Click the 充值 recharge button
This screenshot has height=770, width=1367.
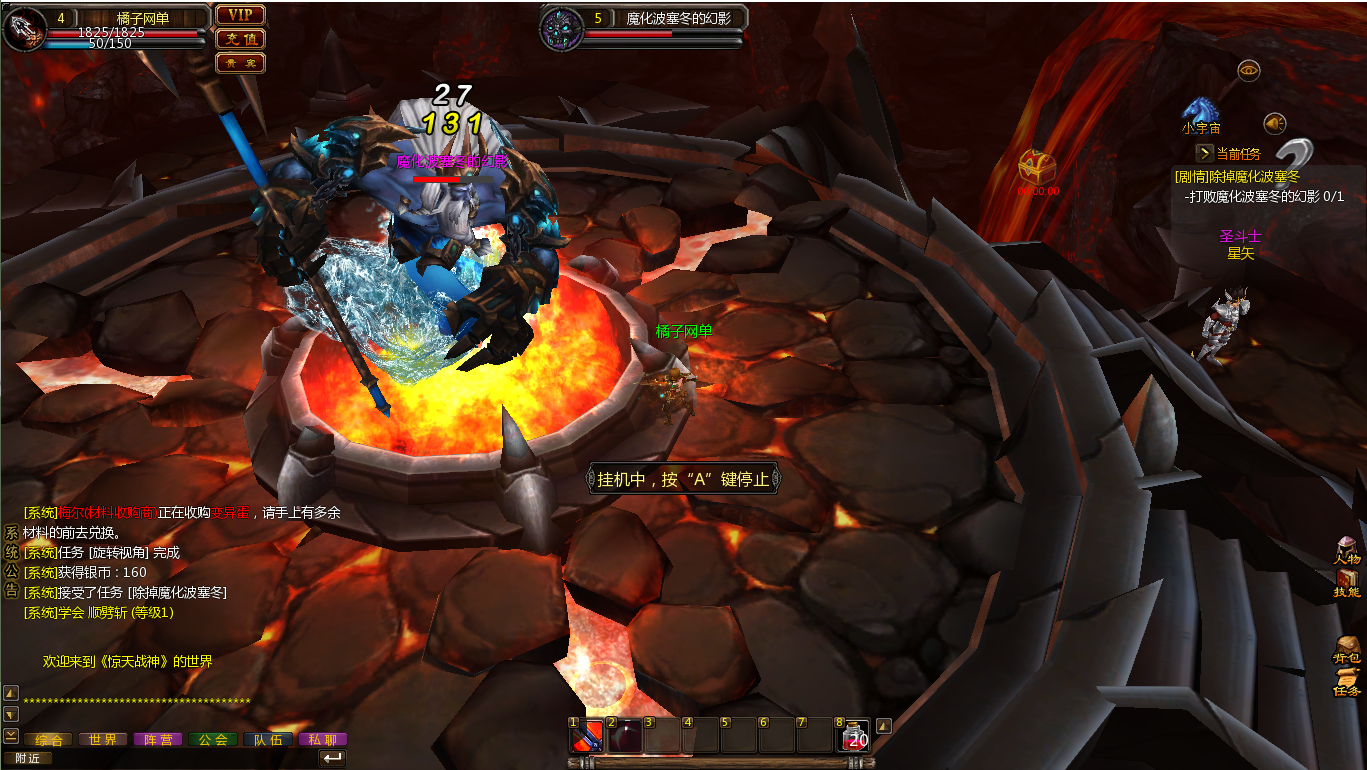[x=240, y=39]
